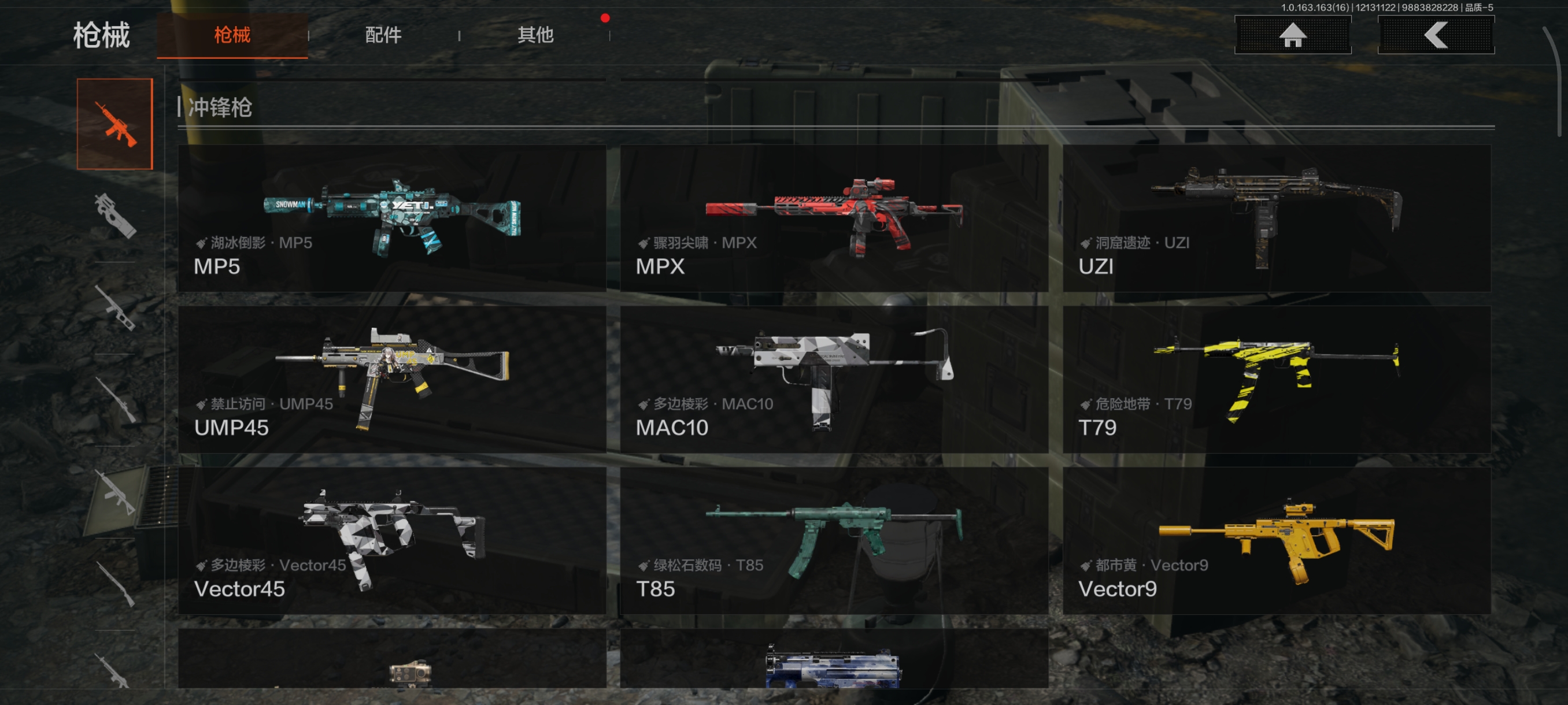Select the MP5 weapon card
The image size is (1568, 705).
pos(392,218)
